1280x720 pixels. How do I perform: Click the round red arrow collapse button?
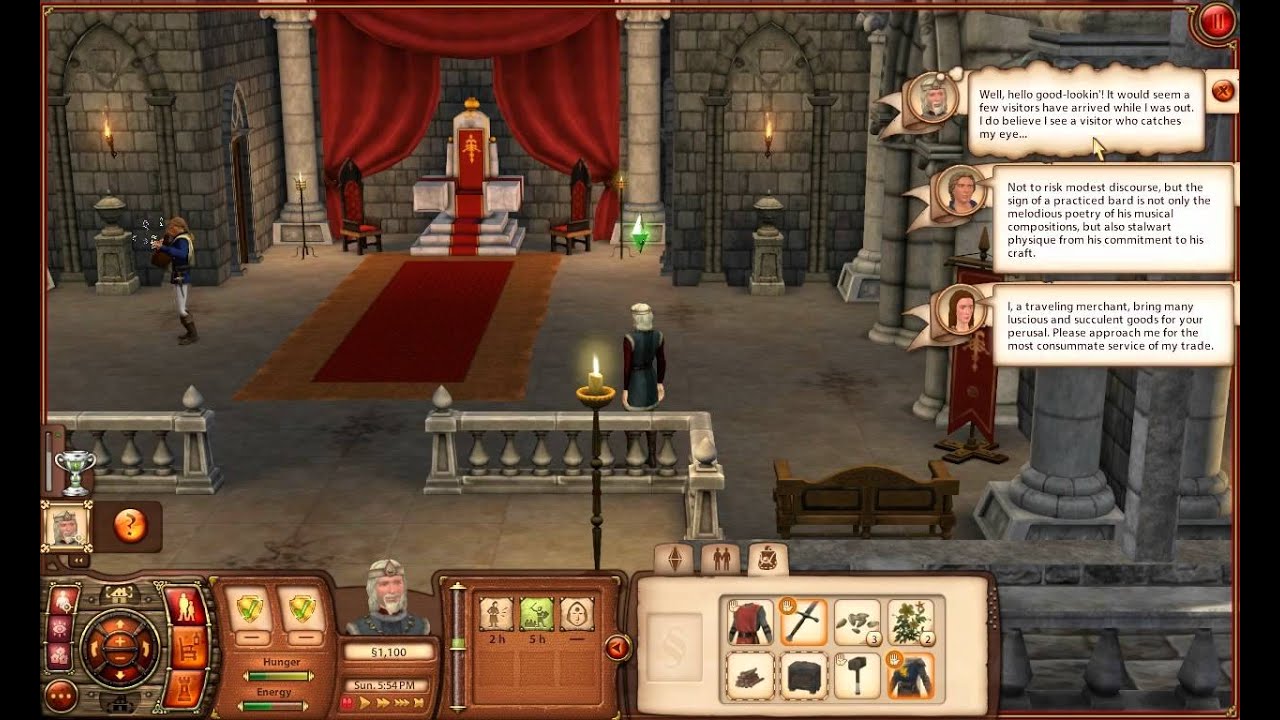click(x=617, y=648)
